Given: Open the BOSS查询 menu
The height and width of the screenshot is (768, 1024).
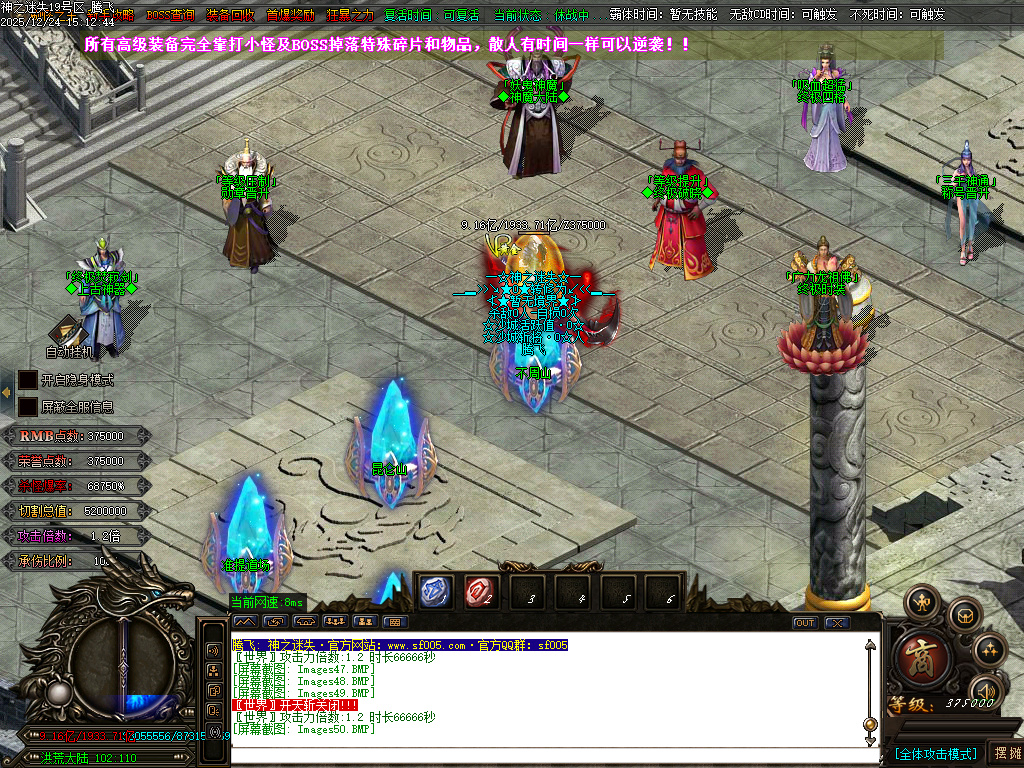Looking at the screenshot, I should (x=170, y=16).
